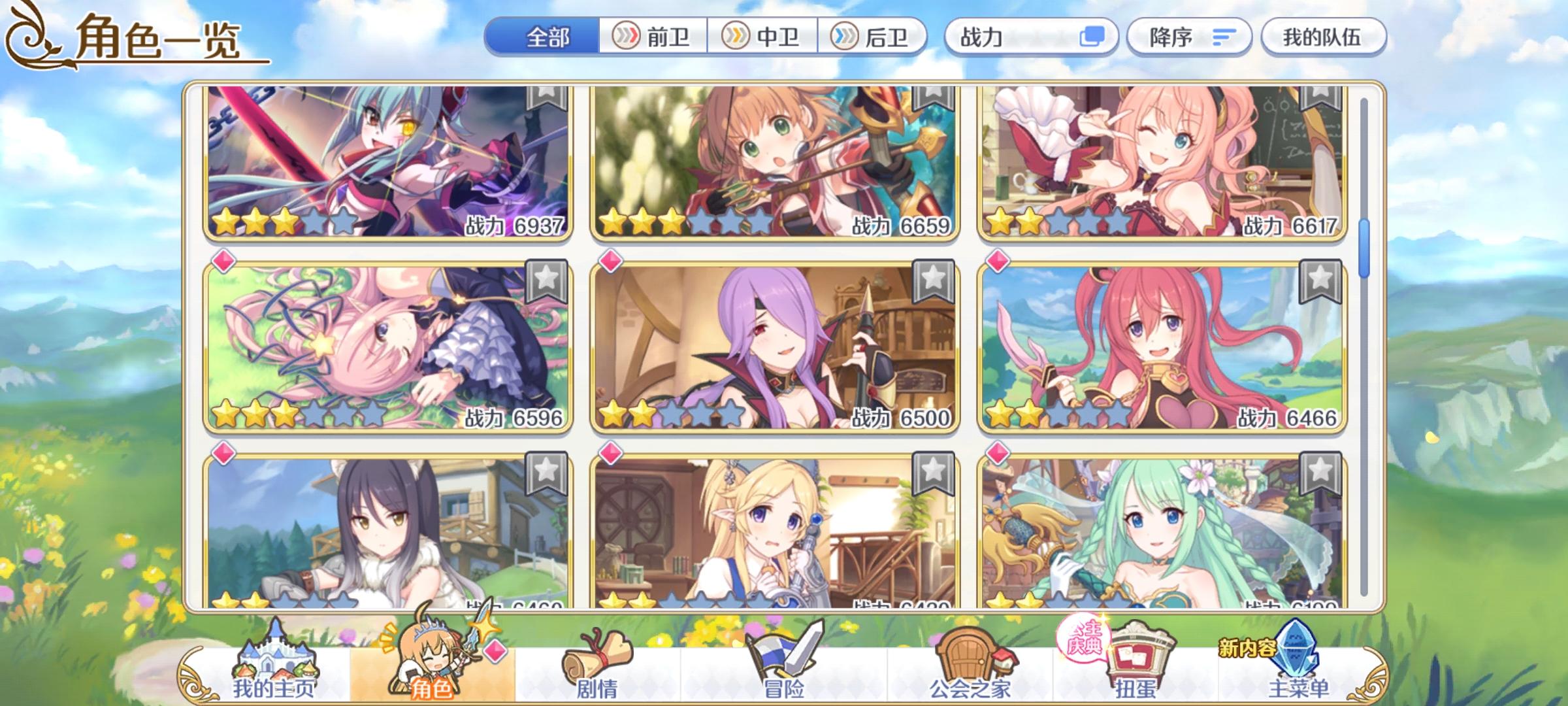
Task: Select the 角色 character icon in bottom bar
Action: pos(431,660)
